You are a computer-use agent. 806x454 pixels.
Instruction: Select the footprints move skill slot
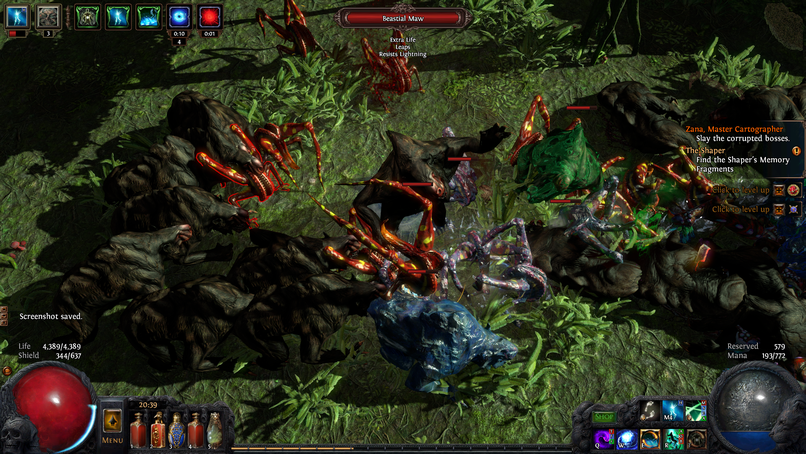[x=650, y=411]
